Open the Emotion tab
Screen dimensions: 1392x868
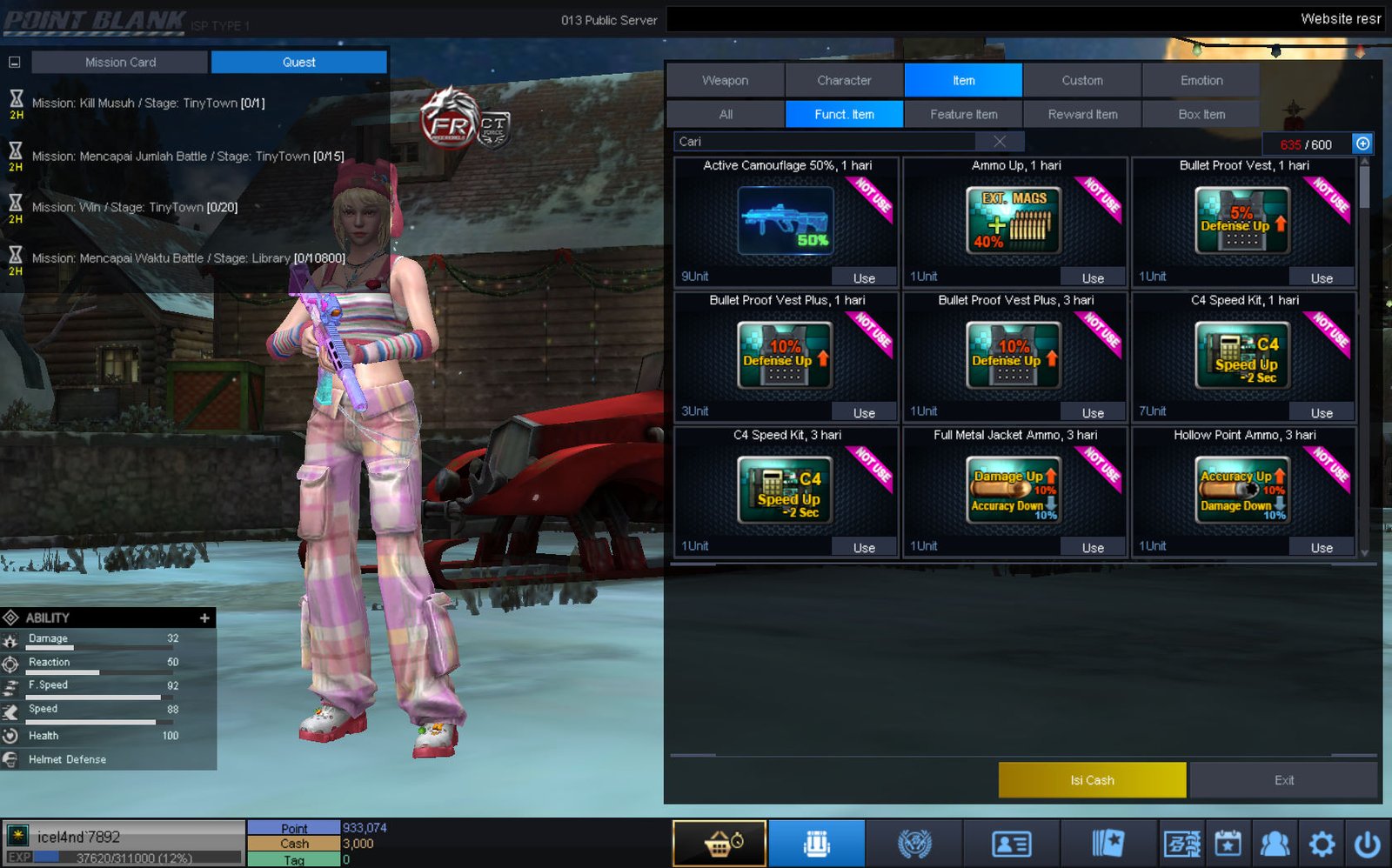1201,80
